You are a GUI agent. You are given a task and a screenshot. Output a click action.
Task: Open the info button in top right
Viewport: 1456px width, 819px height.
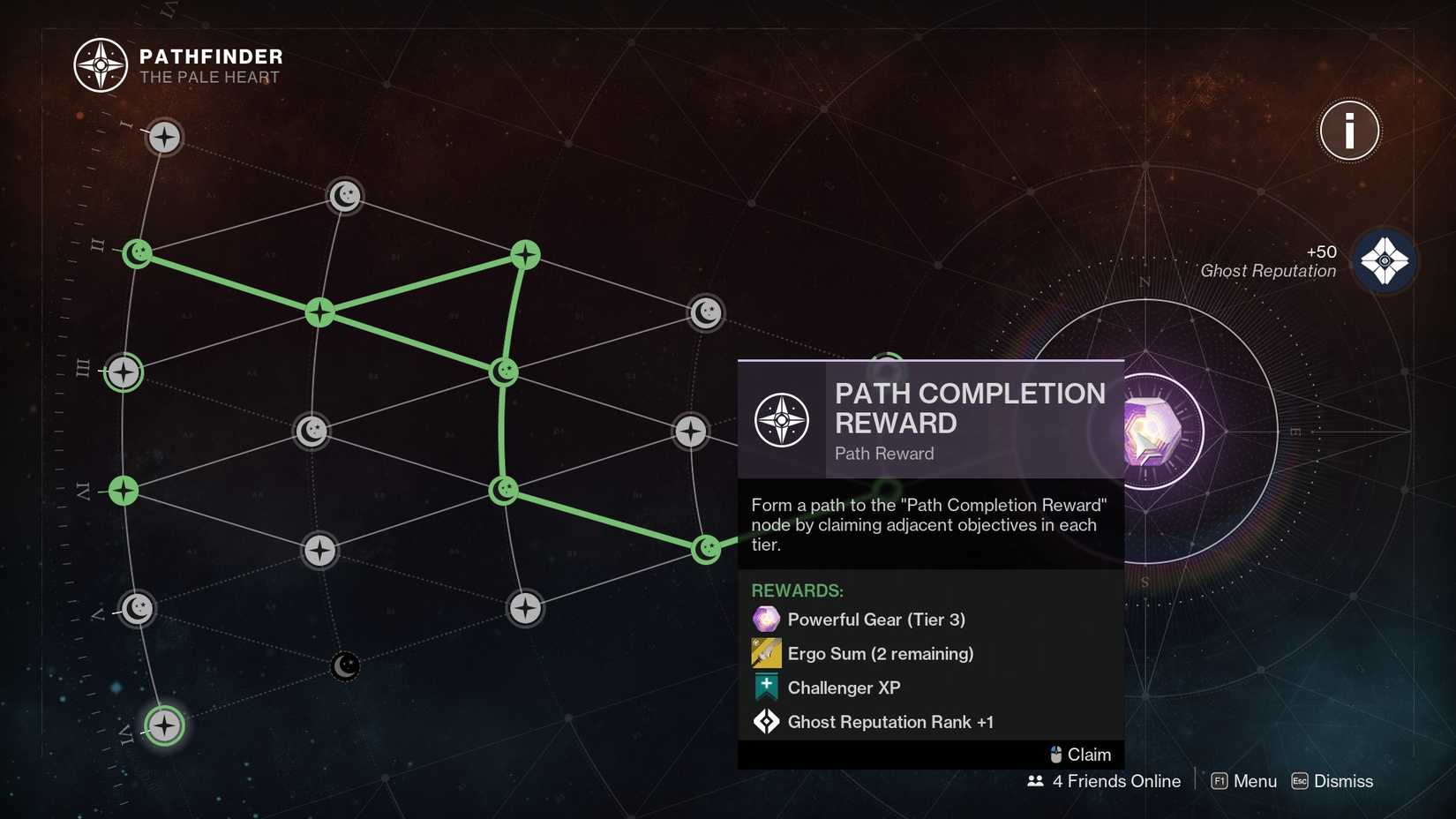pos(1348,130)
